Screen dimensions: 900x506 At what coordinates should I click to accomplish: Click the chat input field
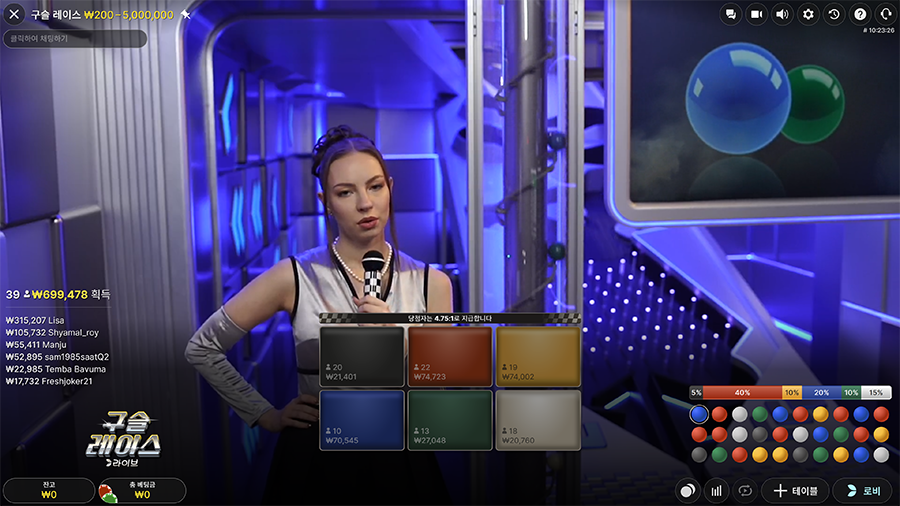74,38
